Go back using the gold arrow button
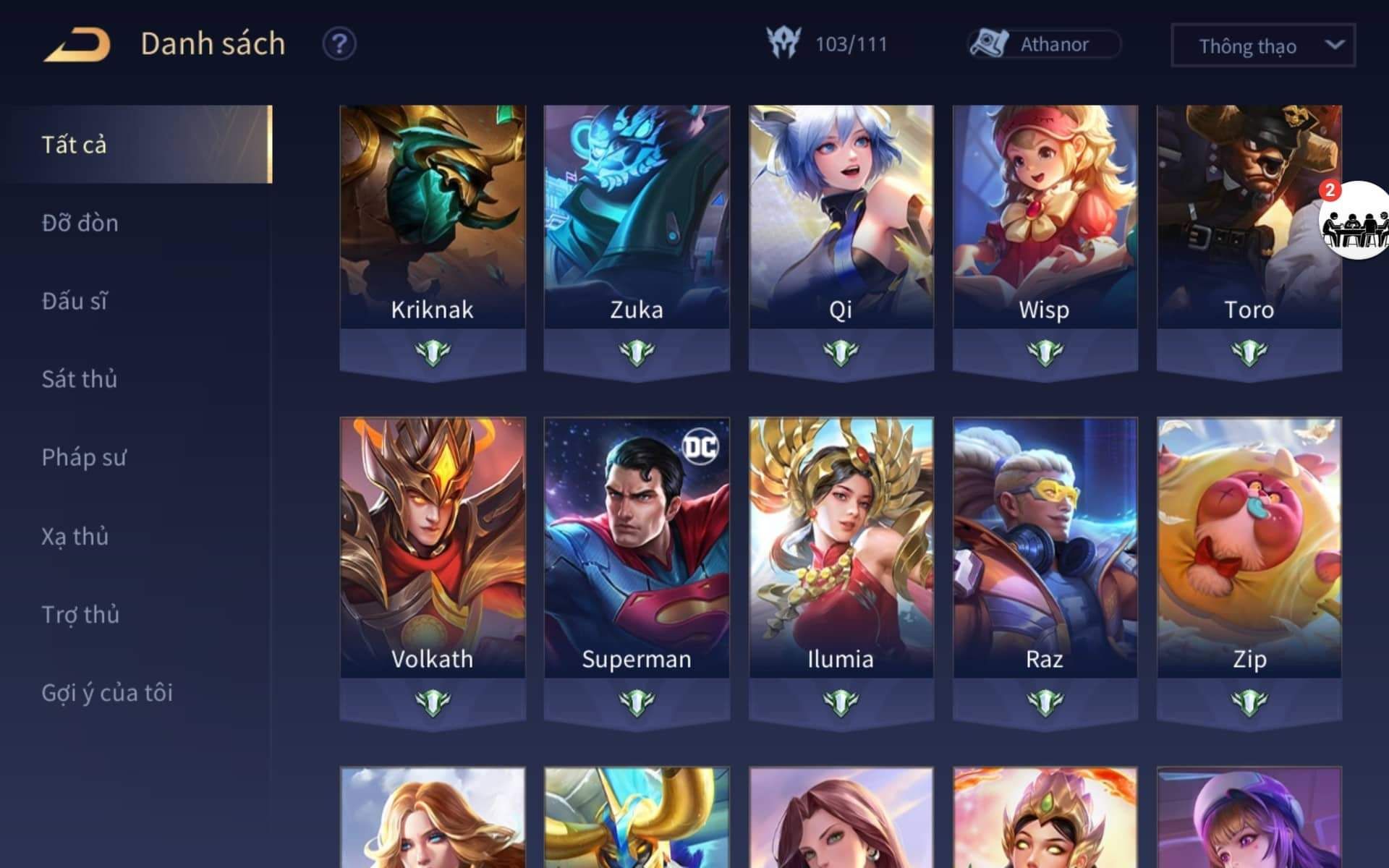1389x868 pixels. (77, 44)
